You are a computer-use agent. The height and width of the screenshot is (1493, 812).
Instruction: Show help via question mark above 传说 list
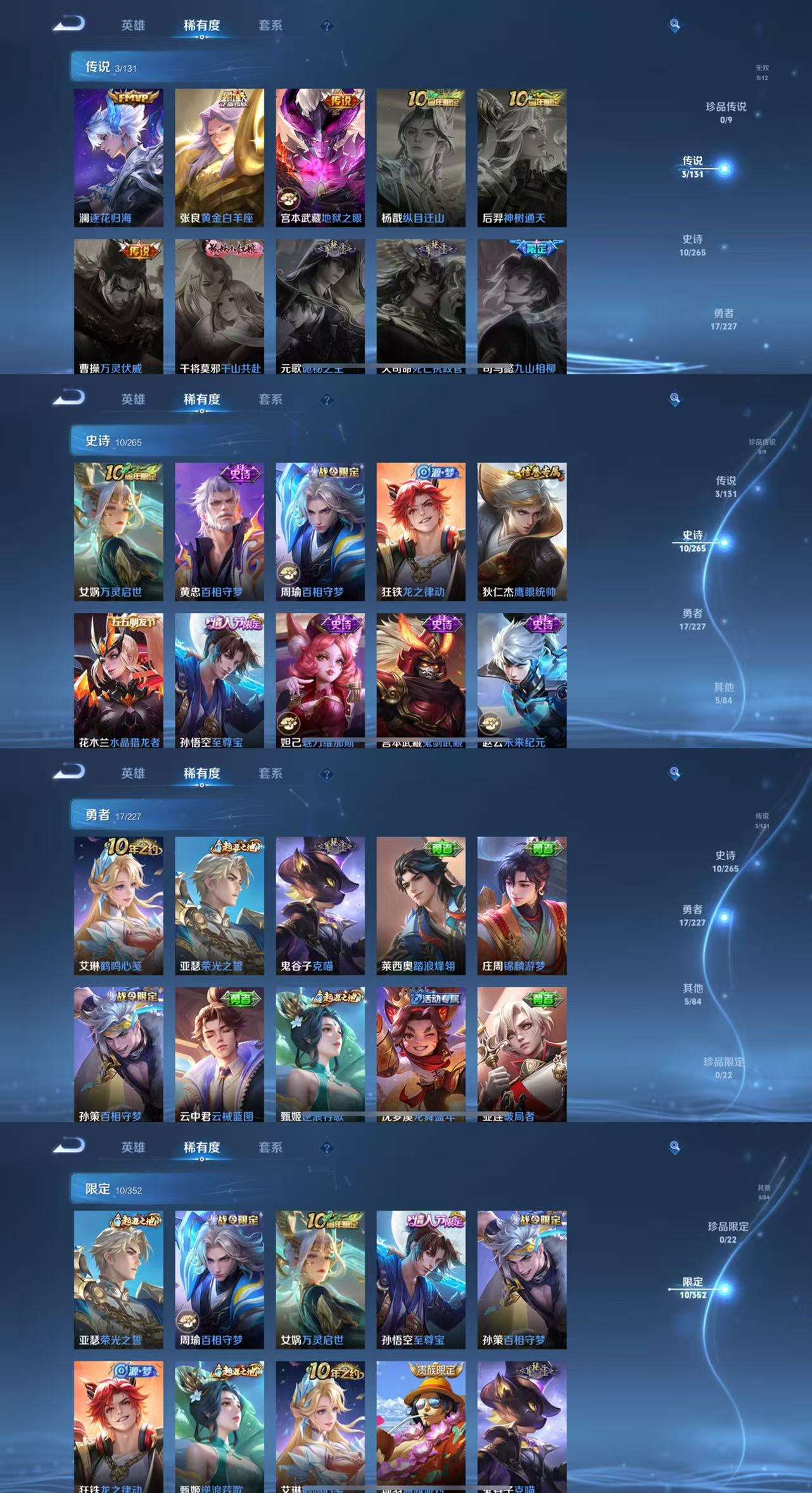point(327,26)
